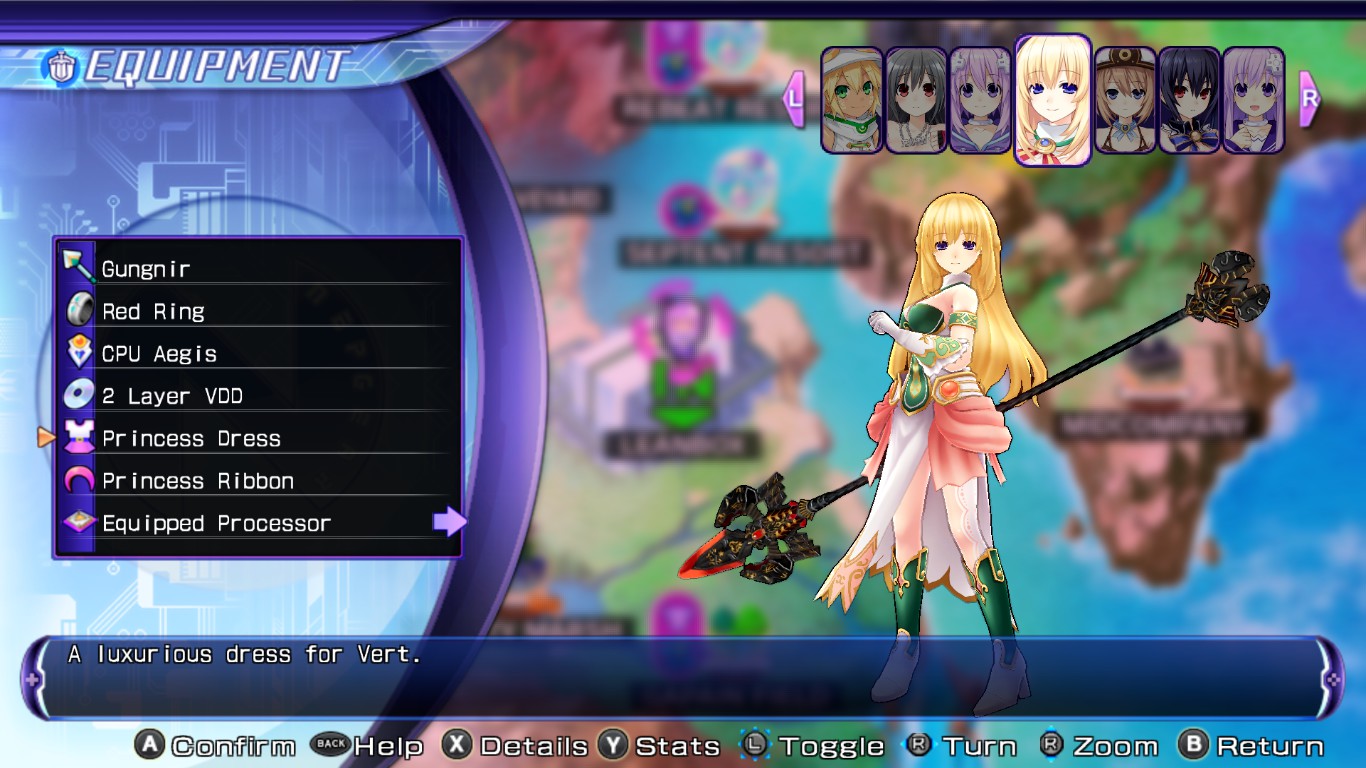
Task: Select the Gungnir weapon slot
Action: pos(258,268)
